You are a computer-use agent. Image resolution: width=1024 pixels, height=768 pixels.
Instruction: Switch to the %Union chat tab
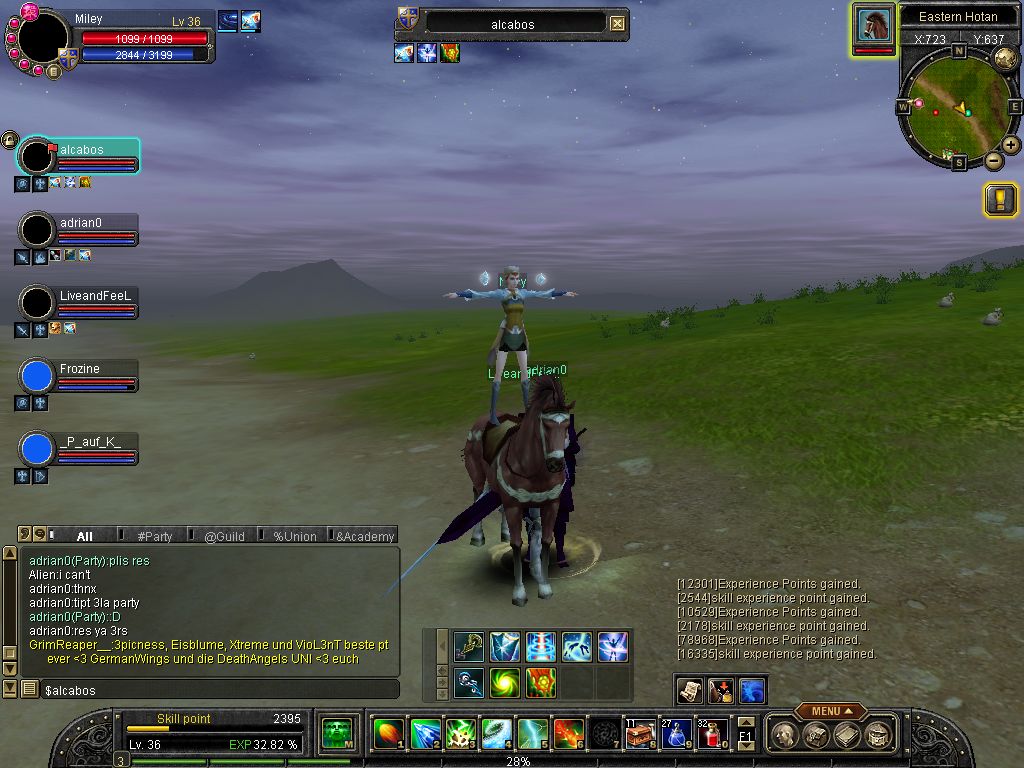click(x=295, y=536)
